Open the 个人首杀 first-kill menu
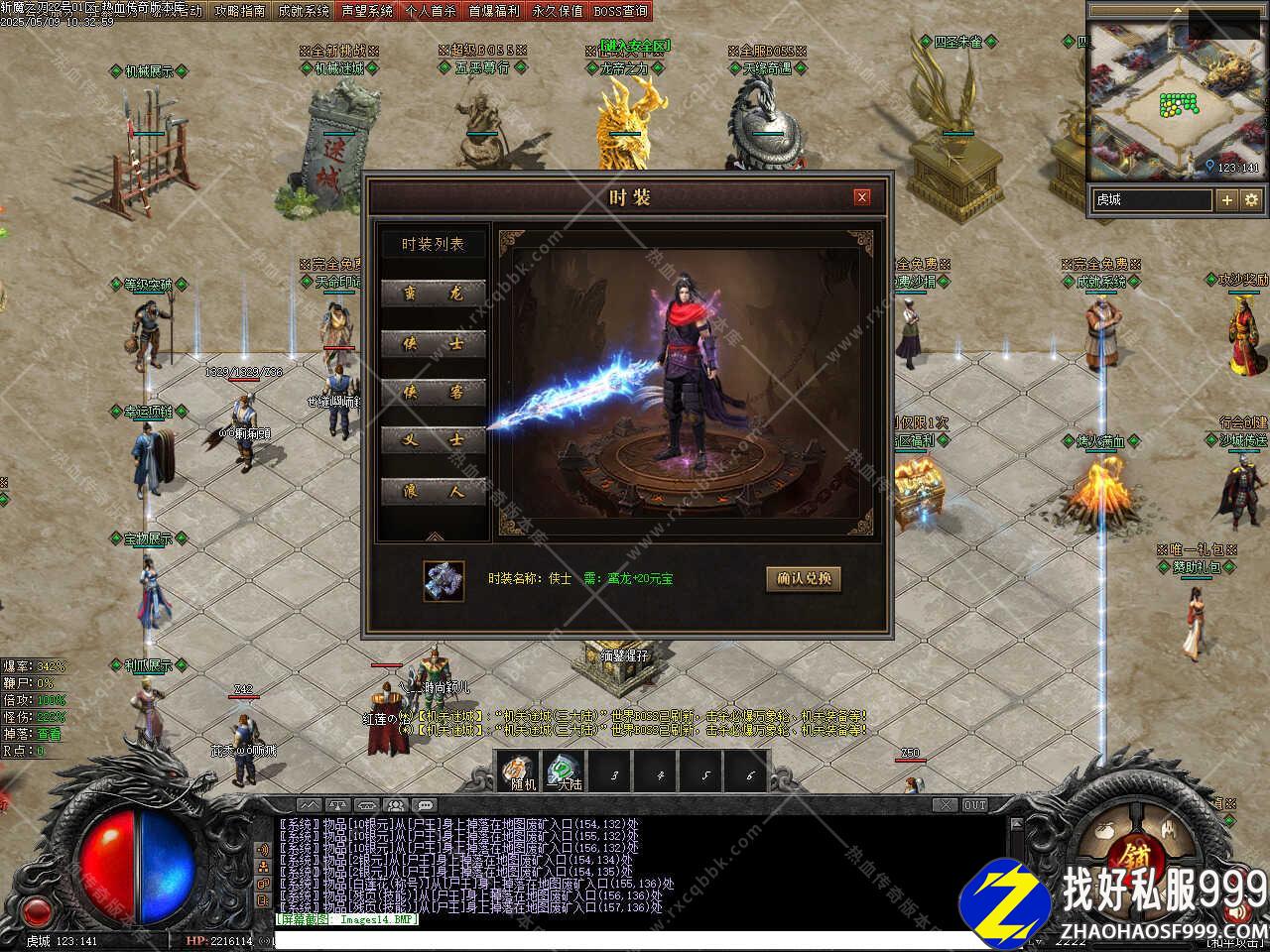This screenshot has height=952, width=1270. [431, 11]
